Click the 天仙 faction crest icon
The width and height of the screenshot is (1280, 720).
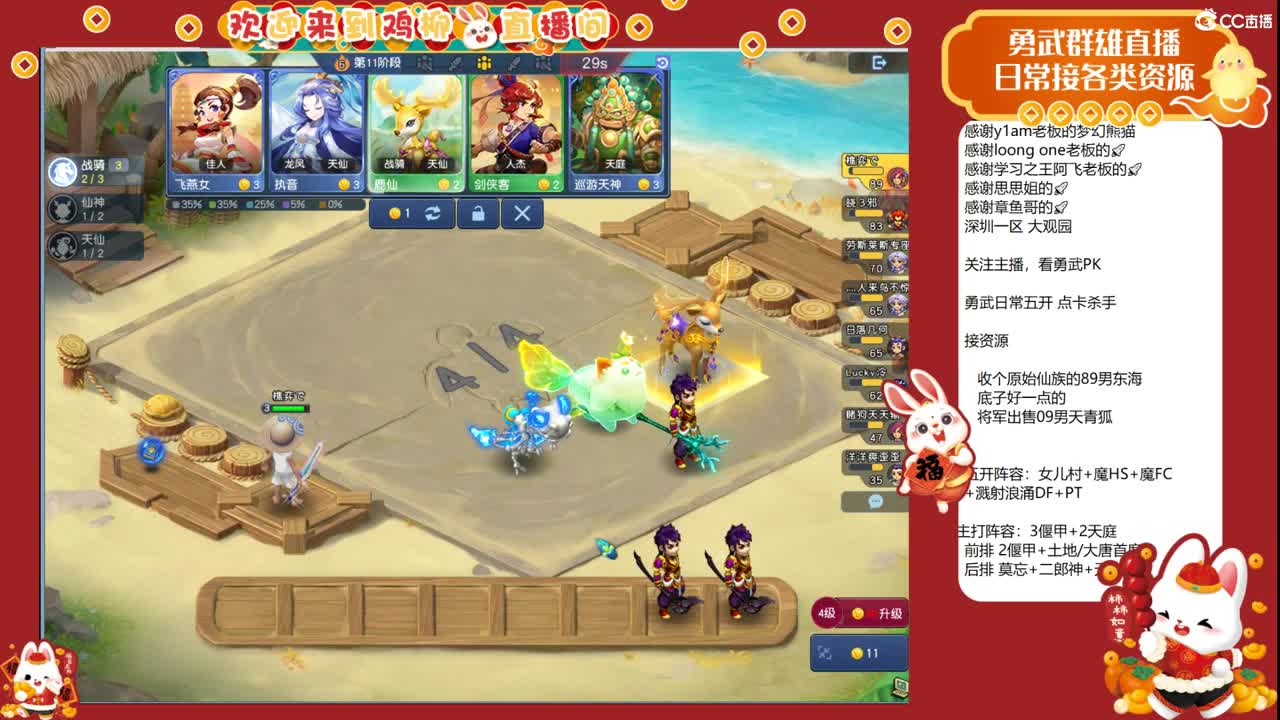click(x=63, y=245)
